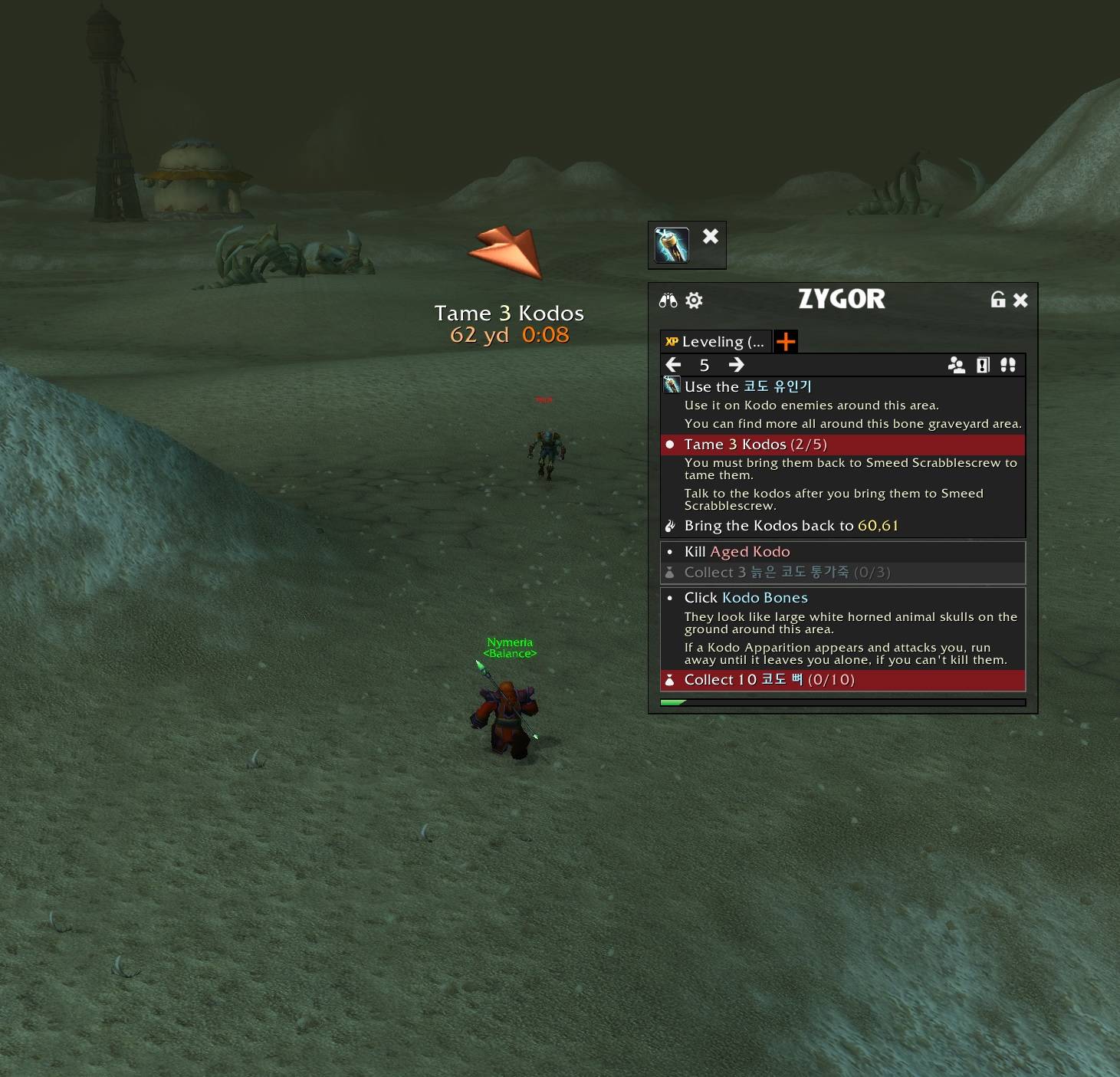The width and height of the screenshot is (1120, 1077).
Task: Select the Leveling guide tab
Action: (x=715, y=342)
